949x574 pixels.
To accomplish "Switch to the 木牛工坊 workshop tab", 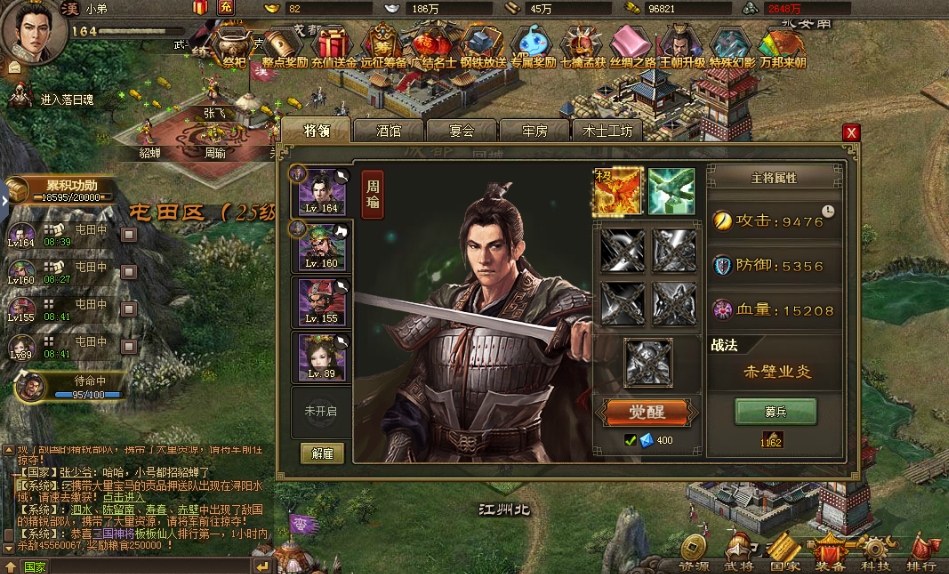I will coord(608,131).
